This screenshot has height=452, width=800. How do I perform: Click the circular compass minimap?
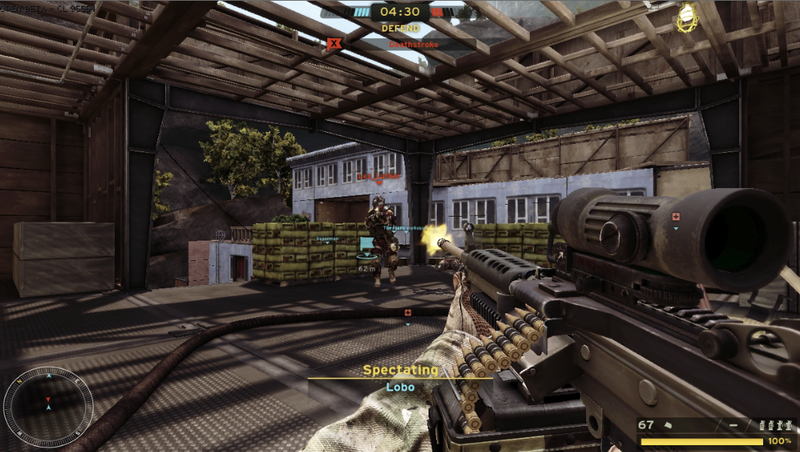[x=41, y=405]
